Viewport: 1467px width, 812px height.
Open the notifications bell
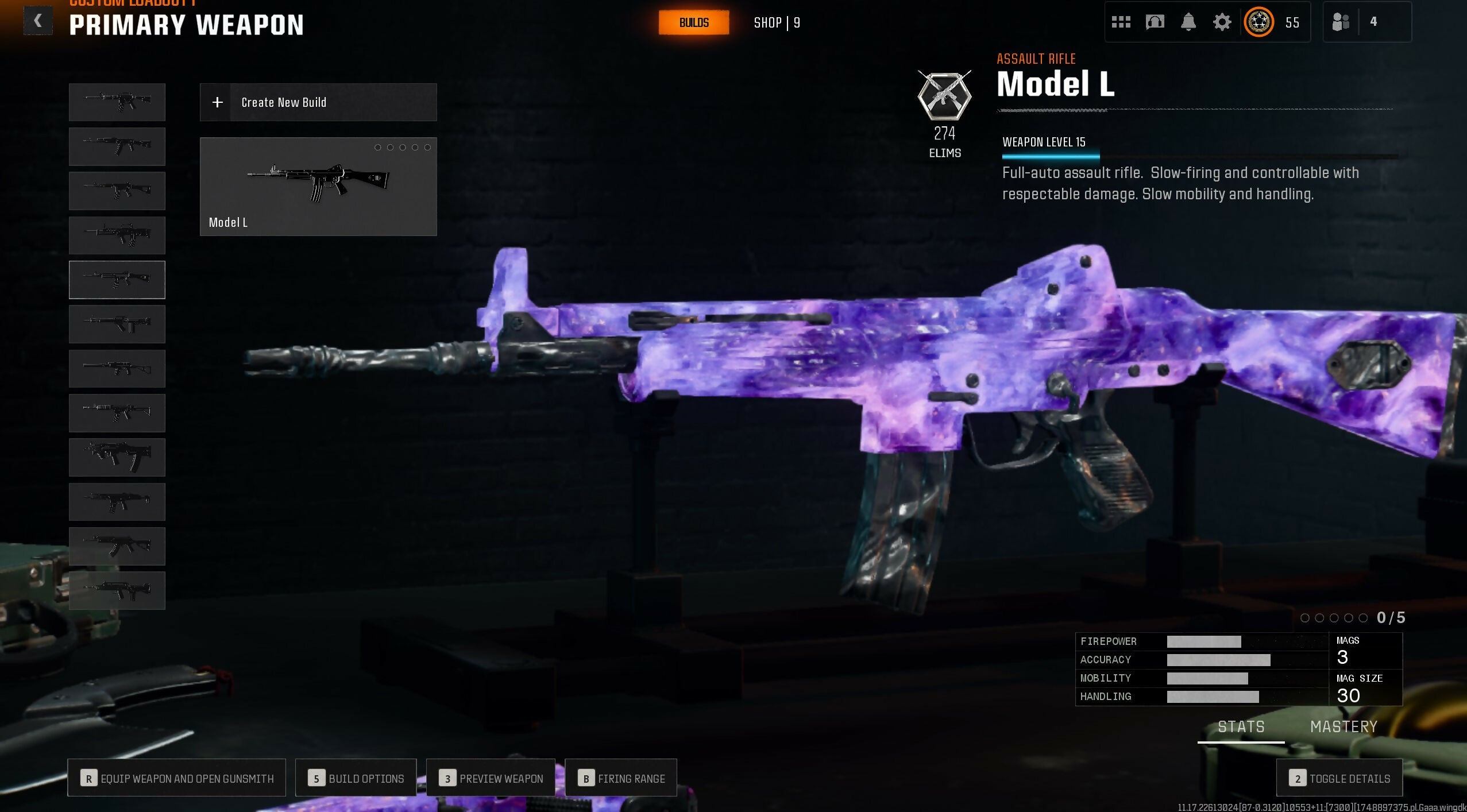[1188, 22]
